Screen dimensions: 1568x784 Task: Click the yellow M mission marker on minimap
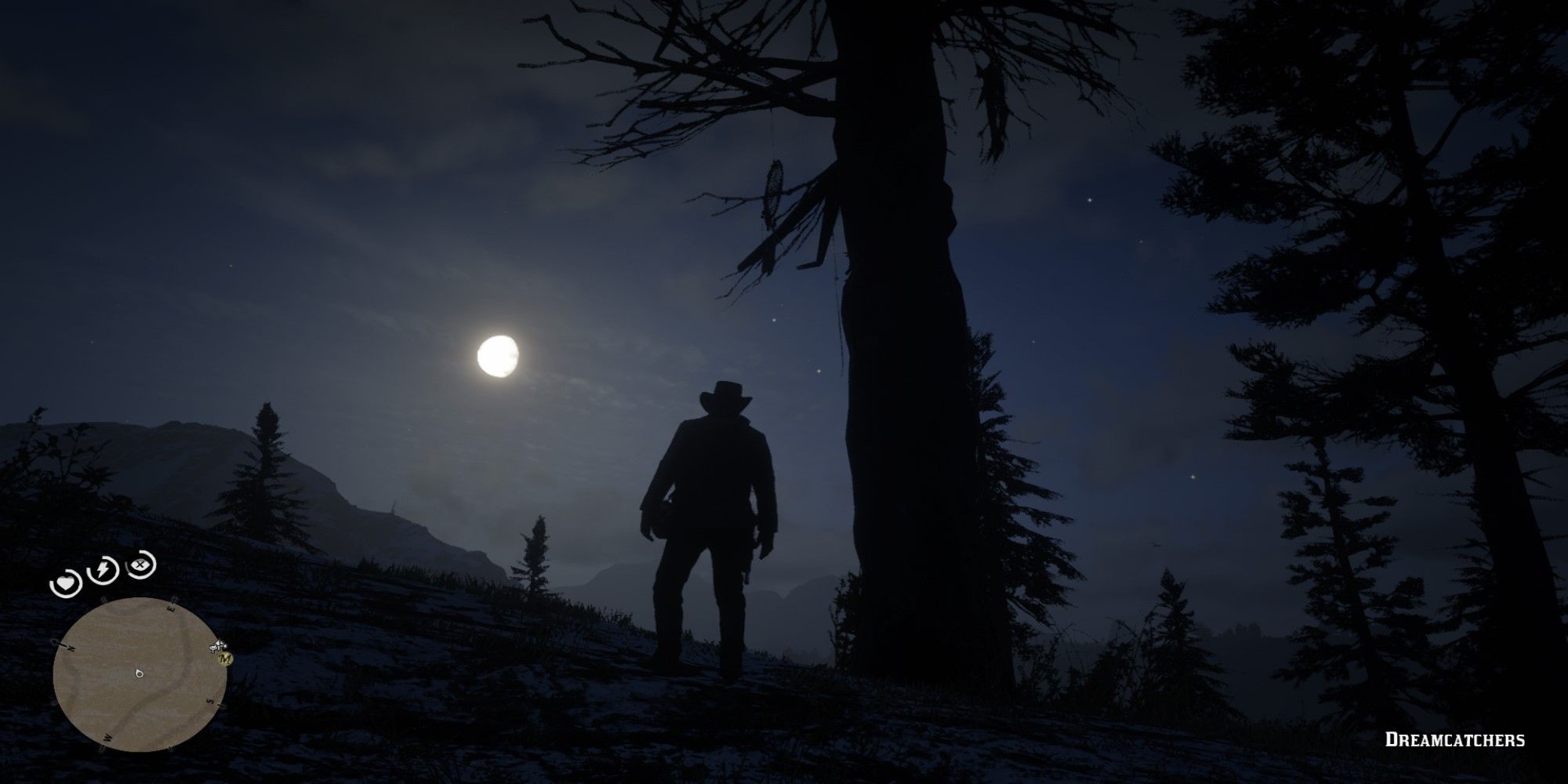225,659
